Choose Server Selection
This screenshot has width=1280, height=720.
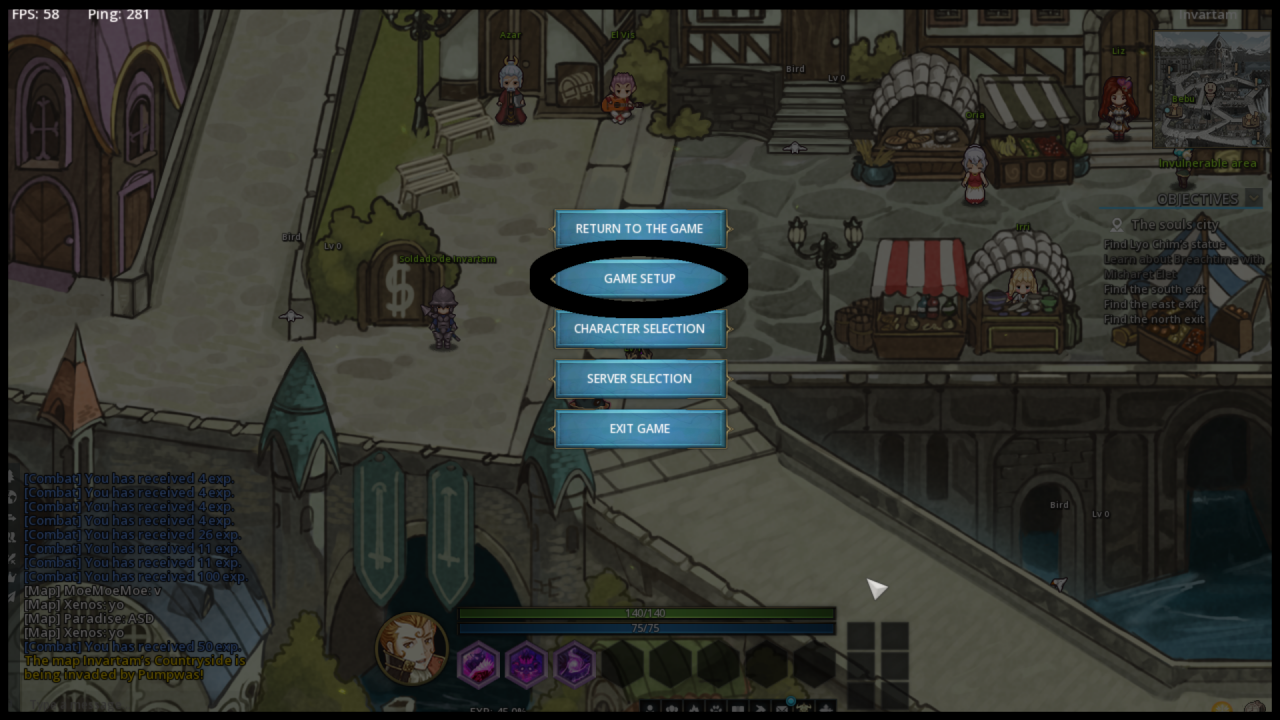tap(640, 379)
